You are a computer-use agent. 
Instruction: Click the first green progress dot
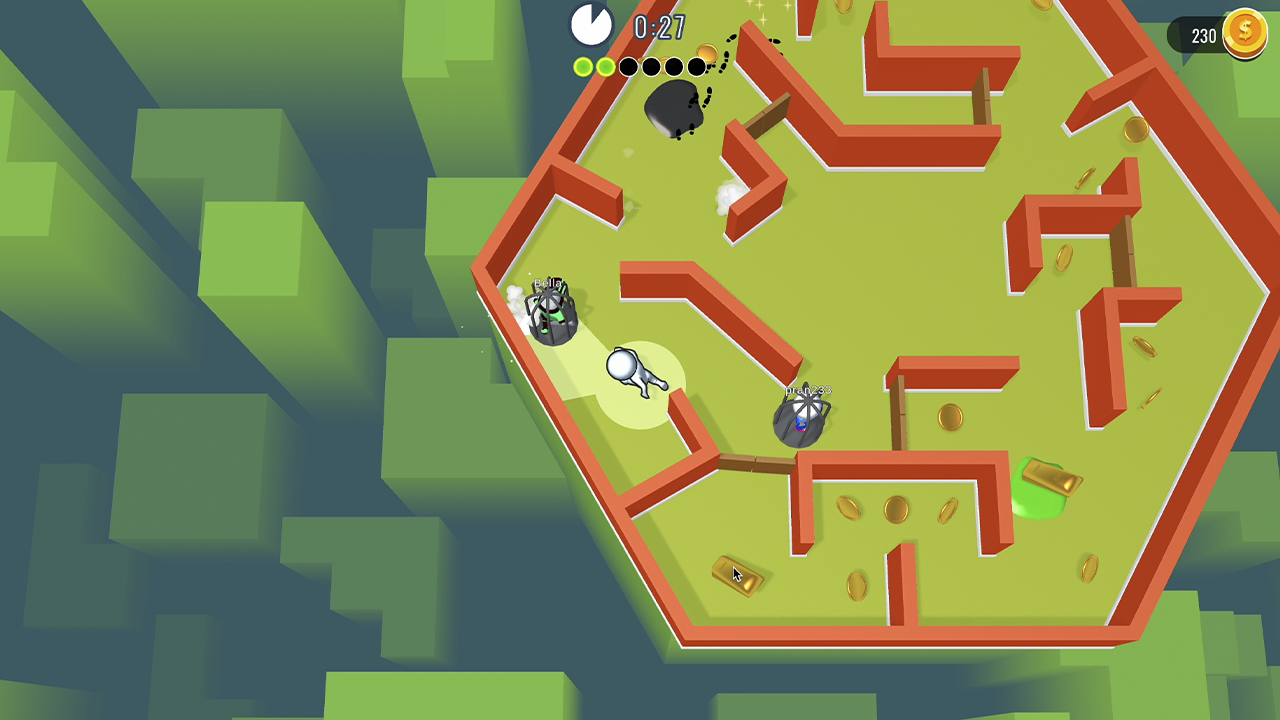point(583,66)
